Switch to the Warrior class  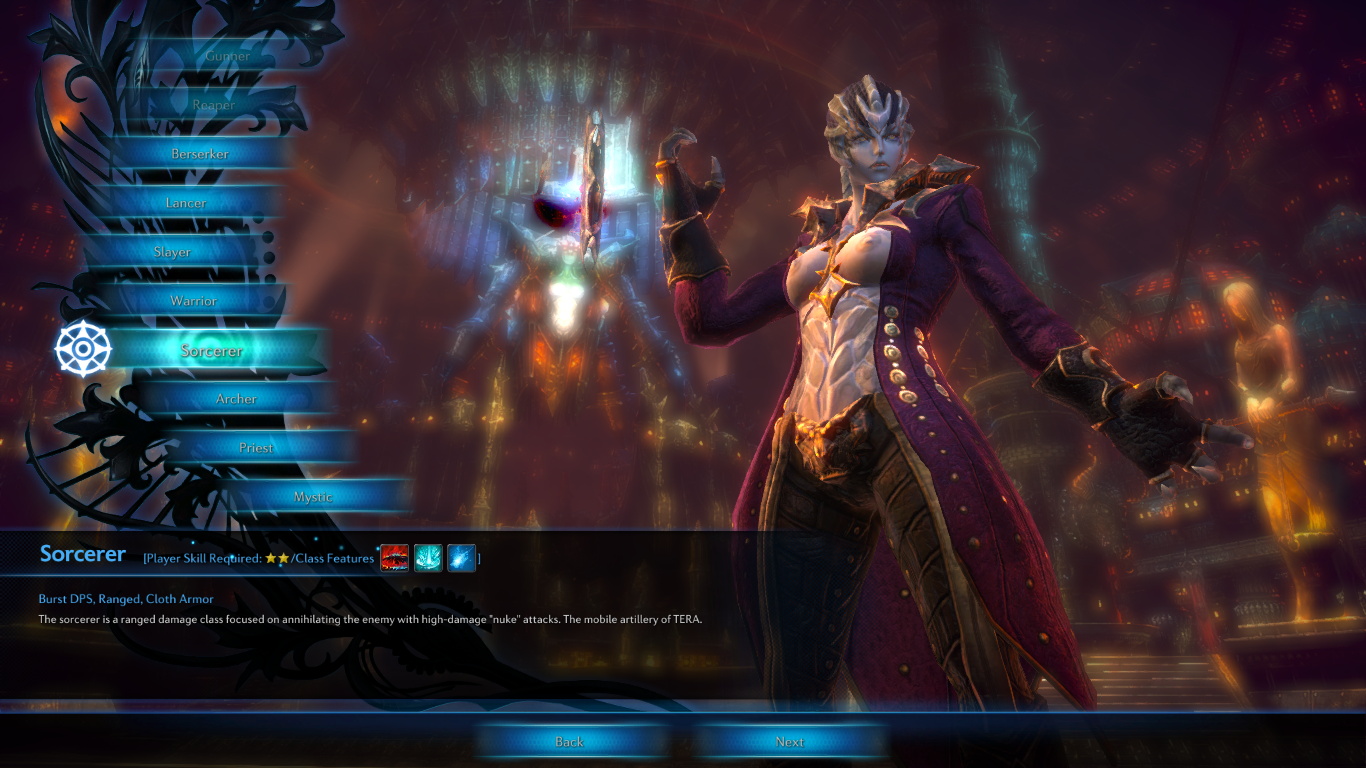pos(193,301)
